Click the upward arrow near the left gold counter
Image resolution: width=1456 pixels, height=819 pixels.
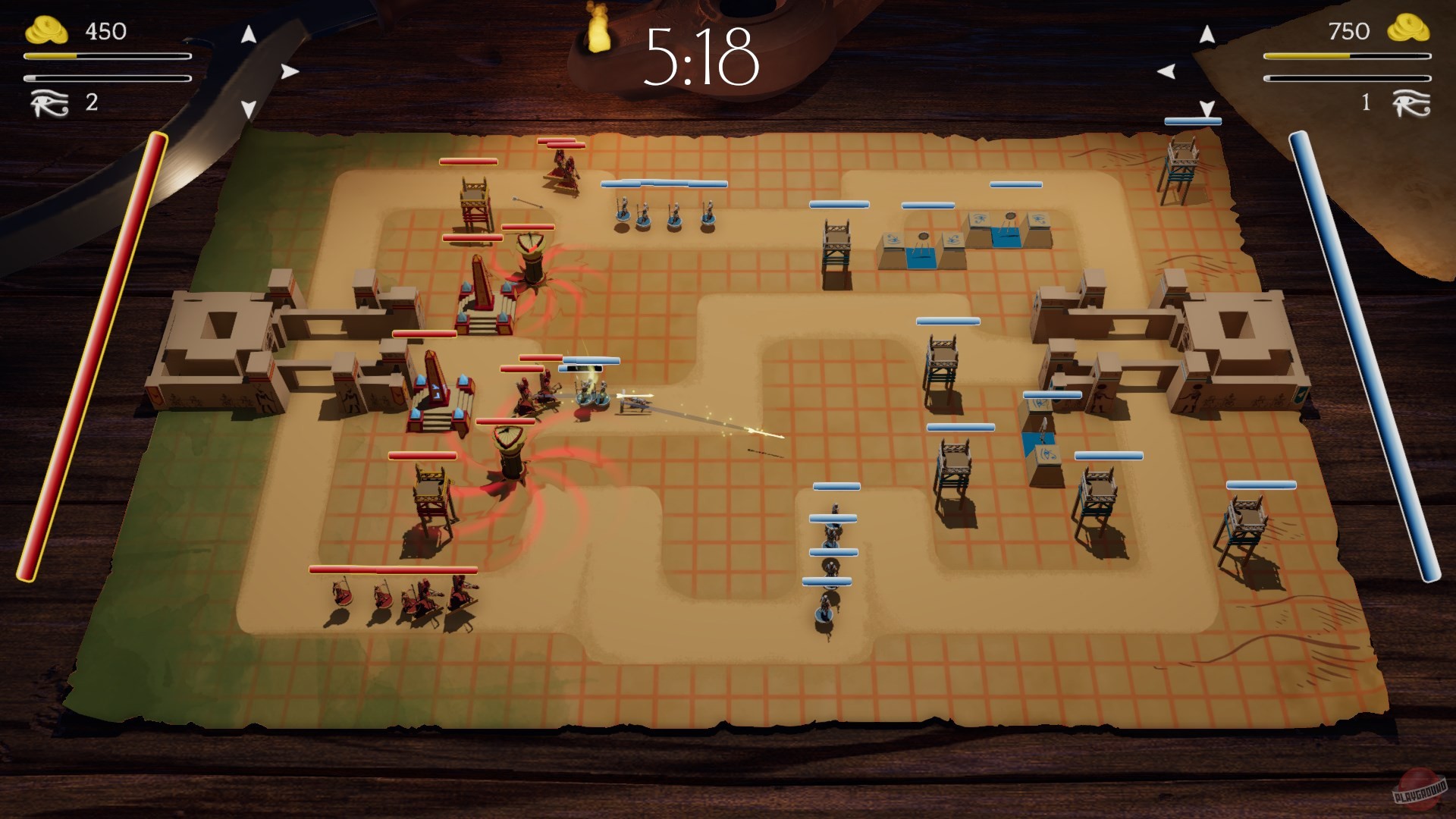[247, 34]
